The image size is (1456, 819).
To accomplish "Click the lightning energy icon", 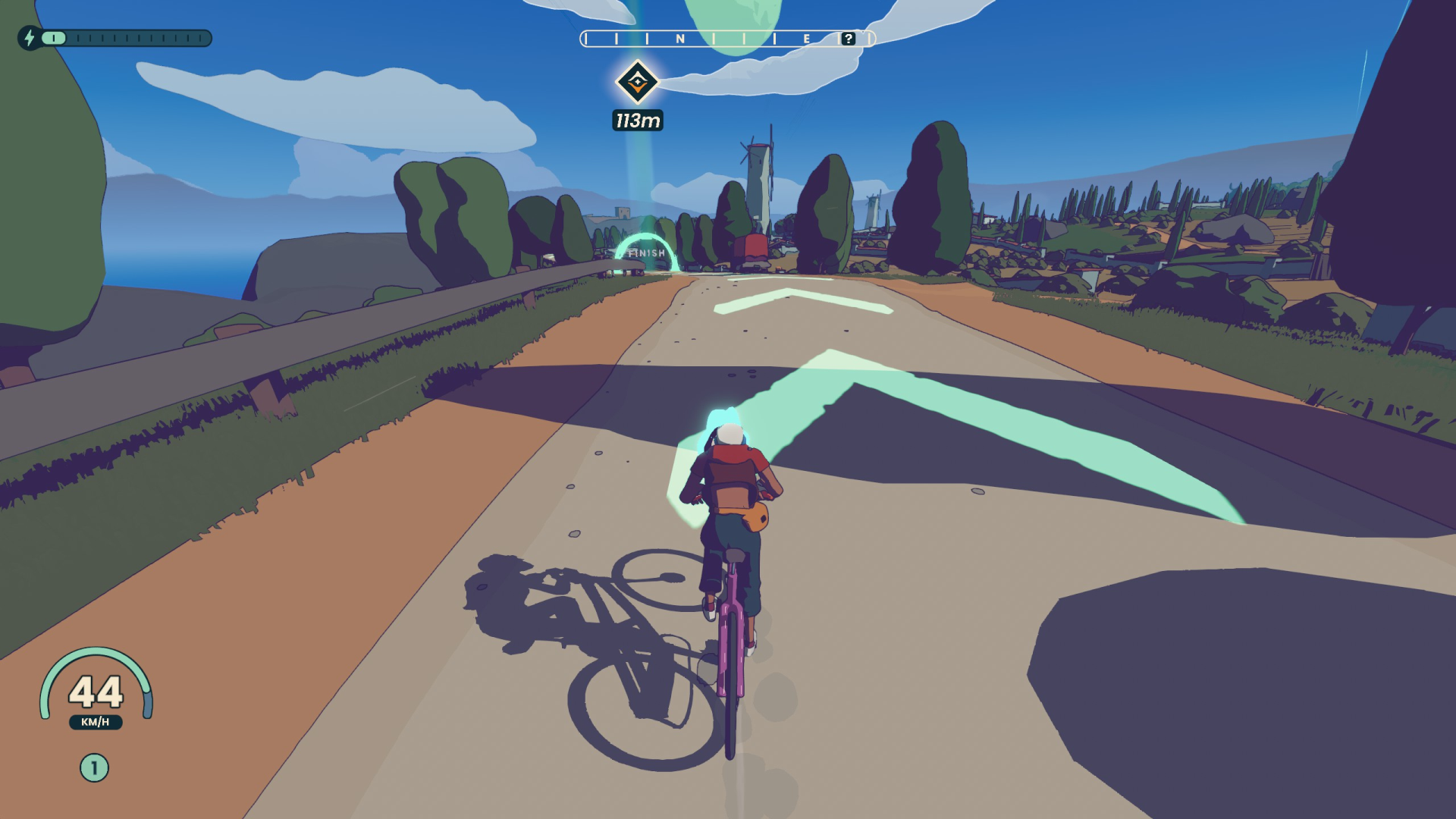I will (x=30, y=38).
